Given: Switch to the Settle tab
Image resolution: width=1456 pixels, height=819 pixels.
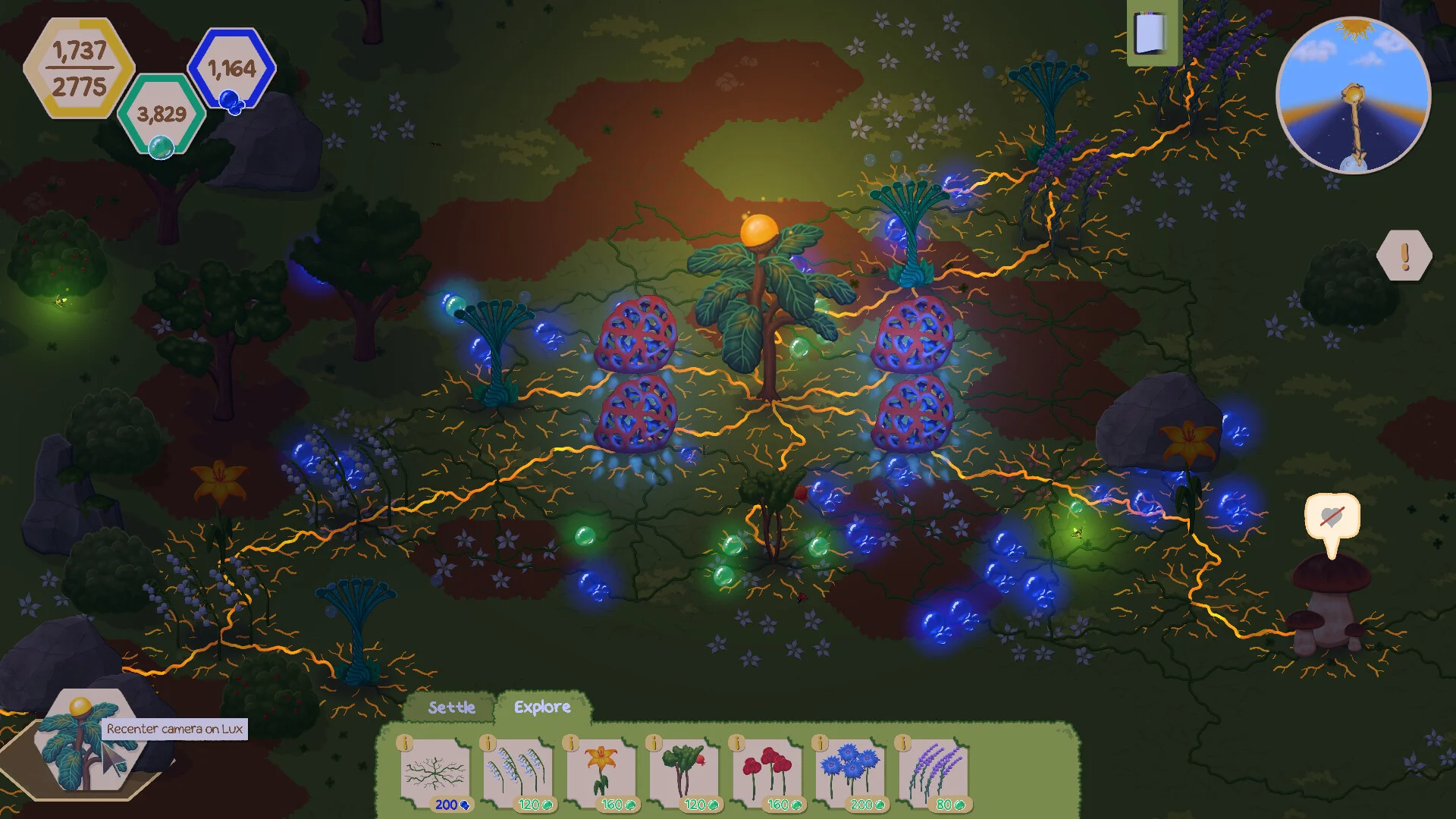Looking at the screenshot, I should coord(451,708).
